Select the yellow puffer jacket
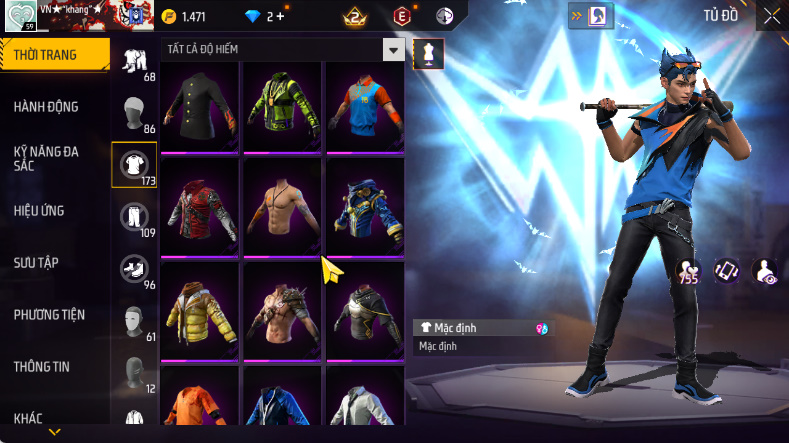Image resolution: width=789 pixels, height=443 pixels. (200, 308)
